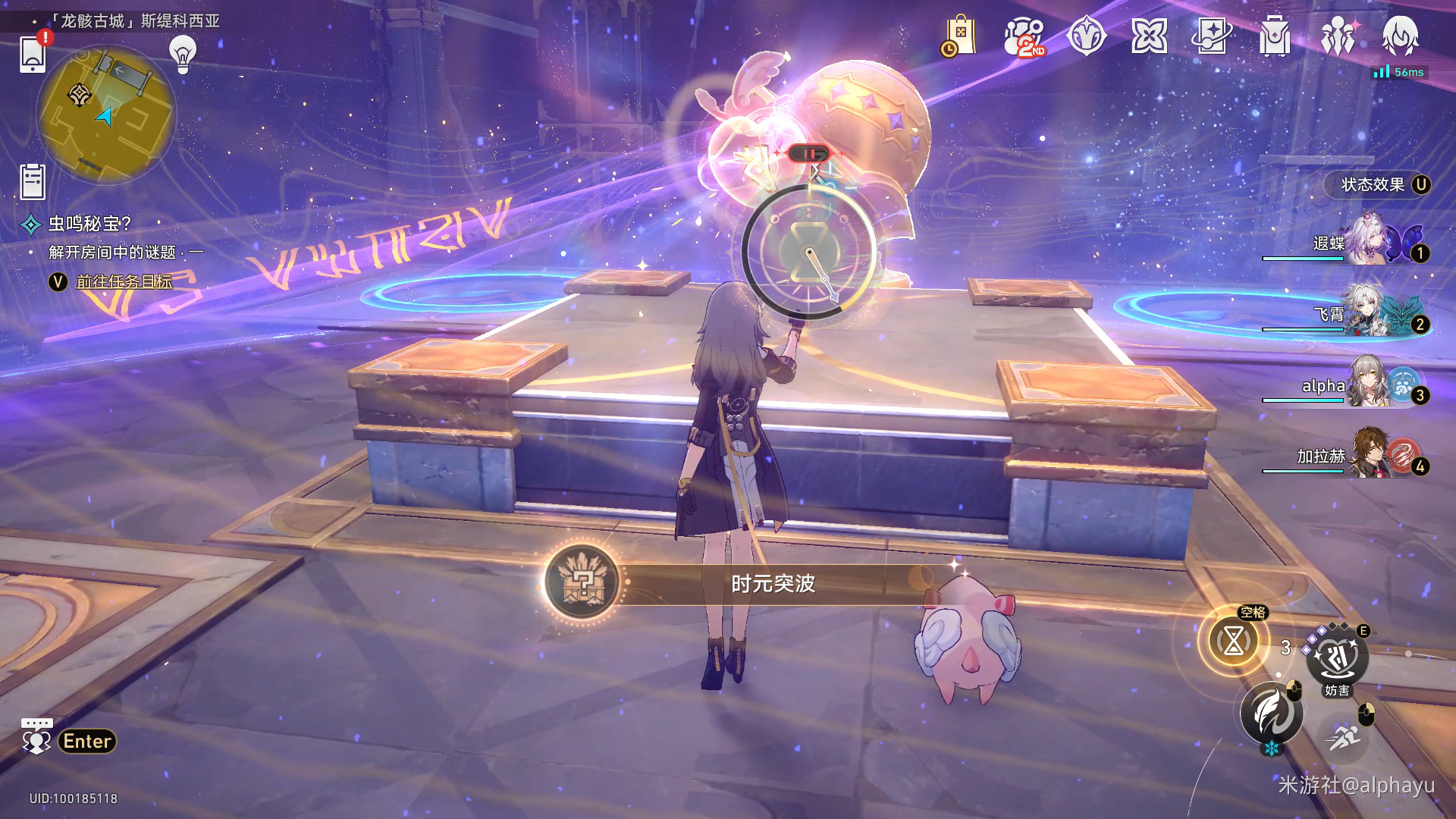
Task: Open the travel log compass icon
Action: click(x=1087, y=36)
